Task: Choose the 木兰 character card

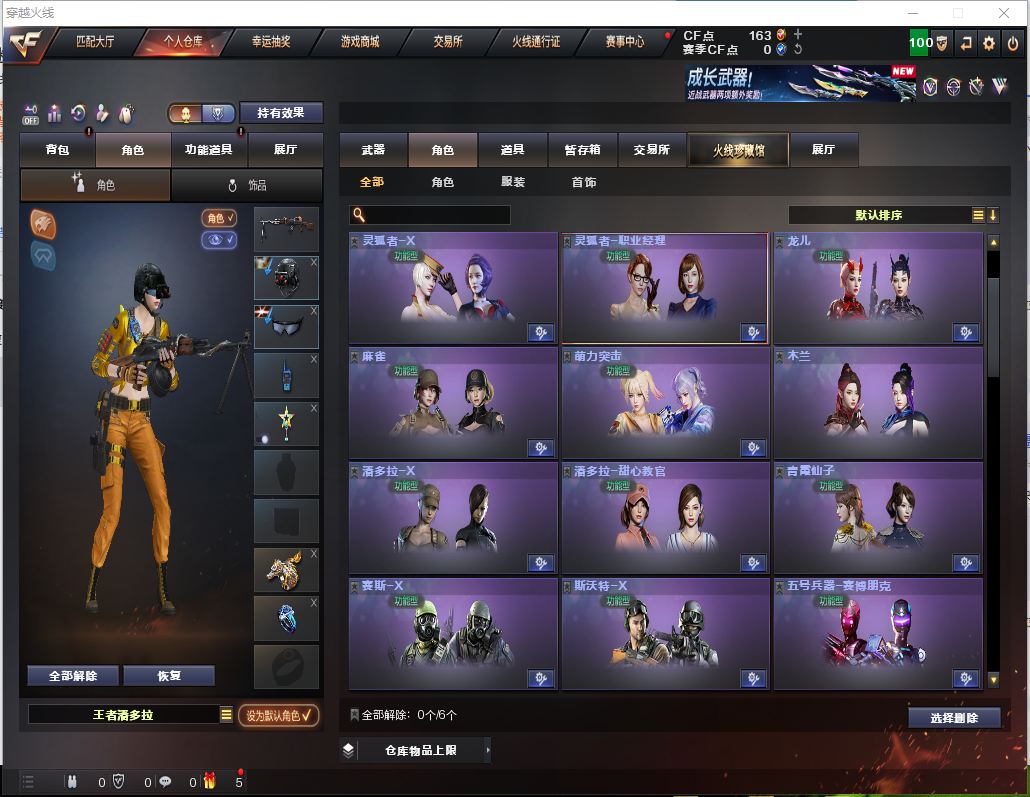Action: (877, 402)
